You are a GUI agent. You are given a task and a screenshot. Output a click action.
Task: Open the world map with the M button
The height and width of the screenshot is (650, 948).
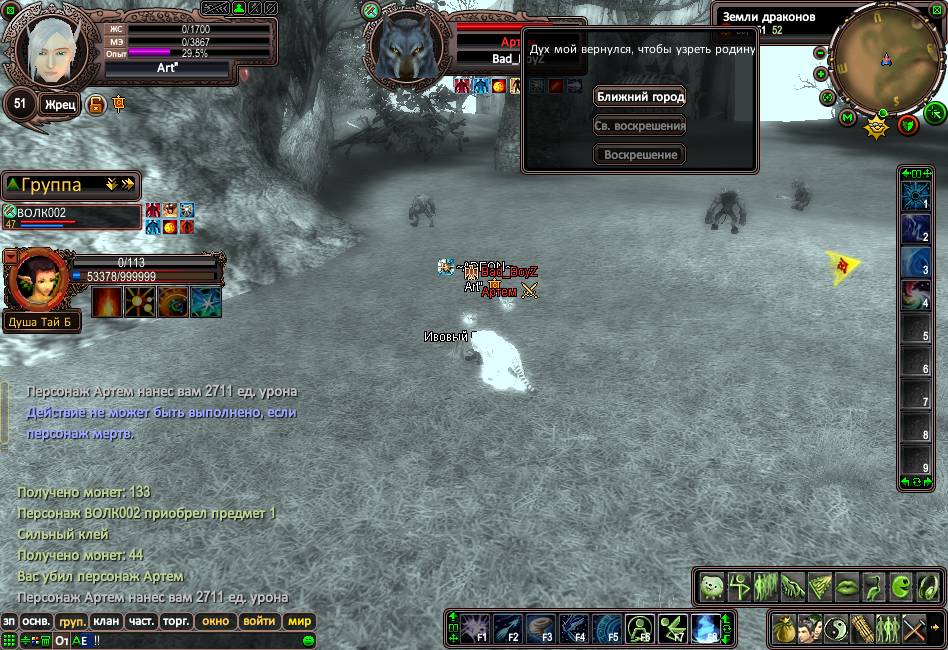[847, 119]
